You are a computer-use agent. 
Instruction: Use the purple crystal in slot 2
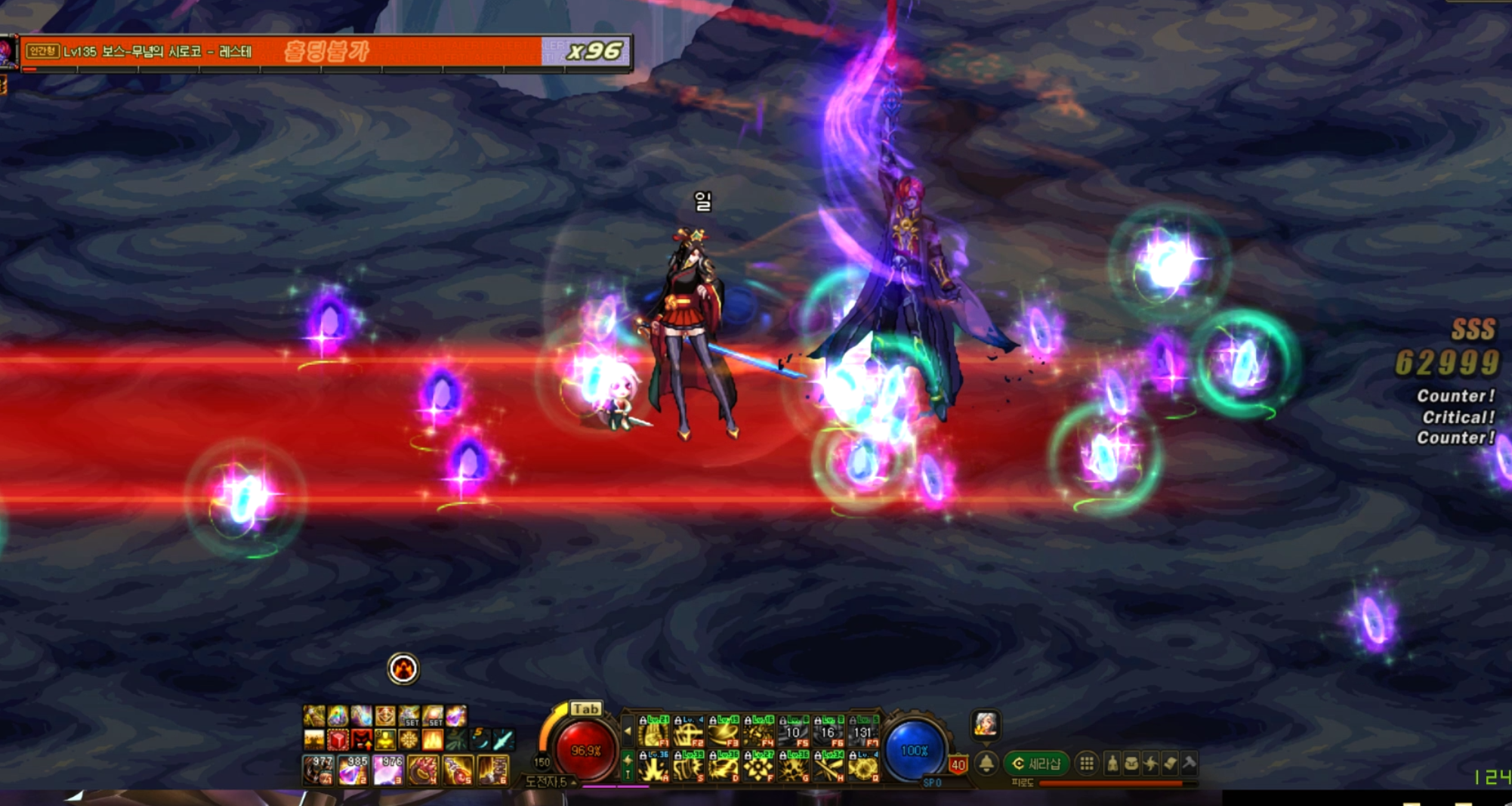coord(353,770)
